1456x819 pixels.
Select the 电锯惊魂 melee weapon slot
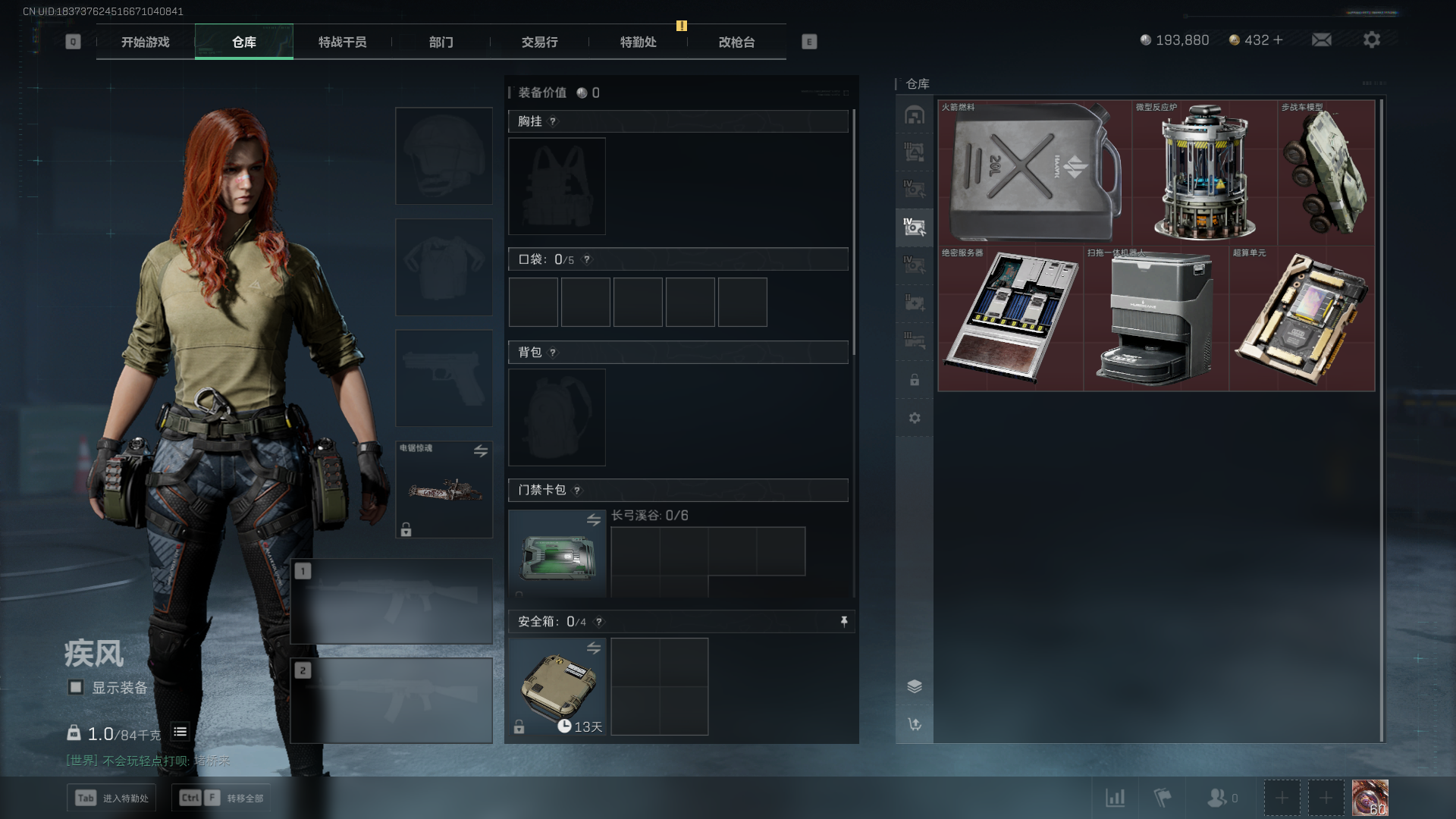[x=444, y=490]
